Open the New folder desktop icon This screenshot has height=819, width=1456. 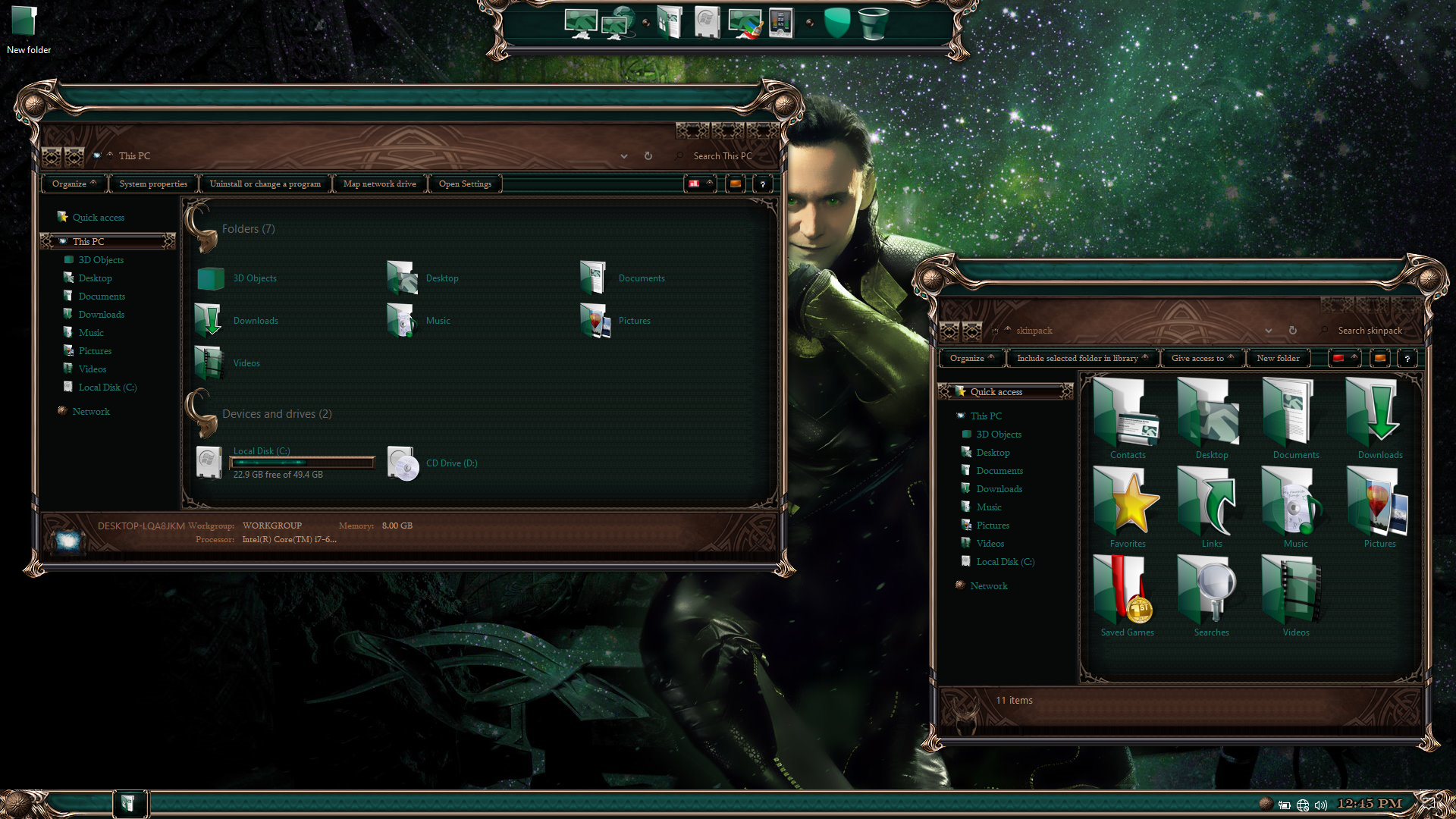pyautogui.click(x=27, y=29)
